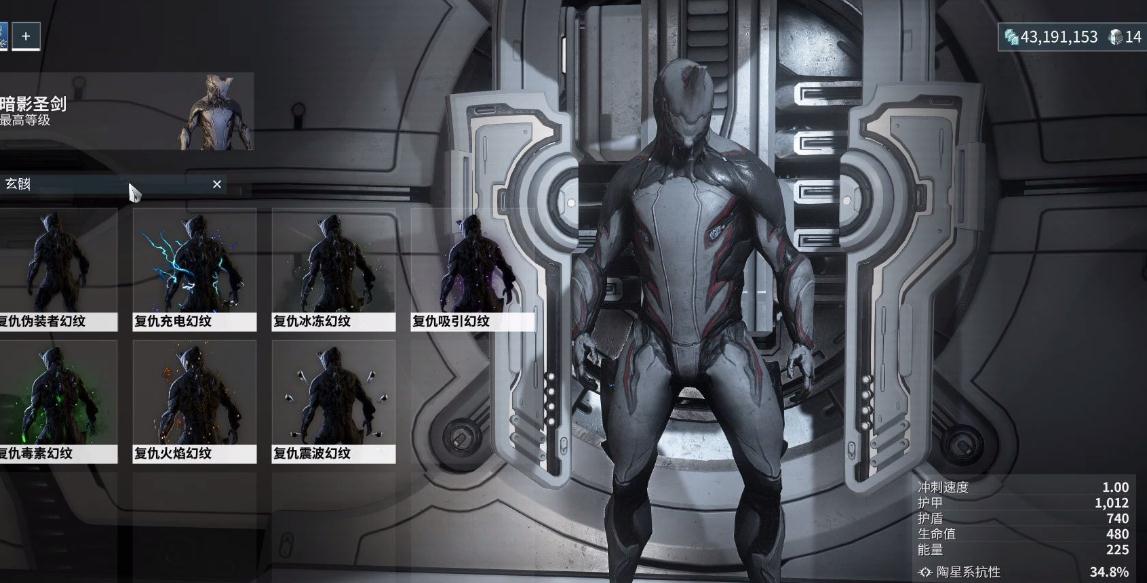
Task: Select the 复仇吸引幻纹 skin
Action: pyautogui.click(x=472, y=268)
